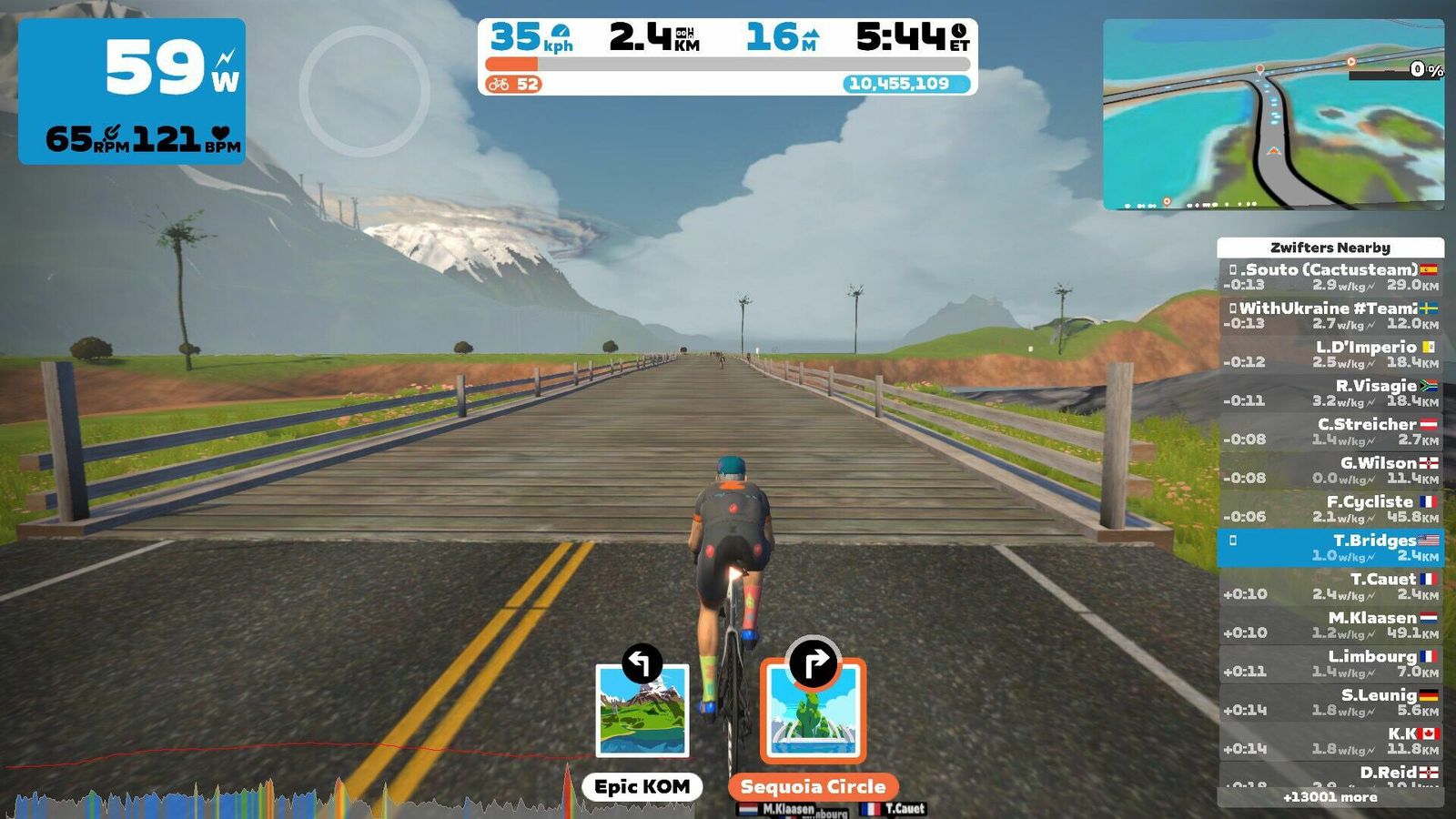Click the highlighted T.Bridges row

point(1330,548)
